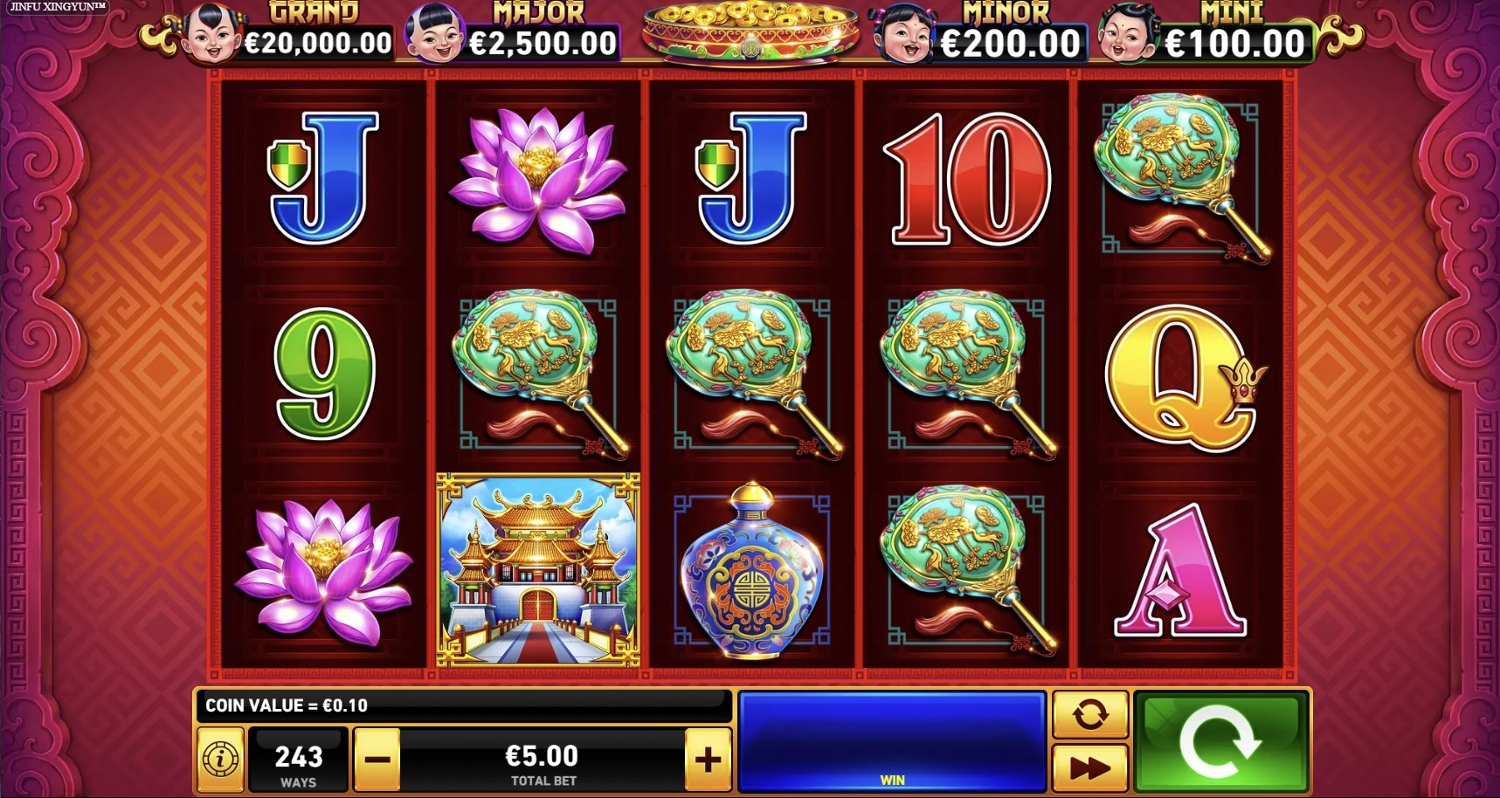Open the paytable info button
The image size is (1500, 798).
pyautogui.click(x=220, y=761)
